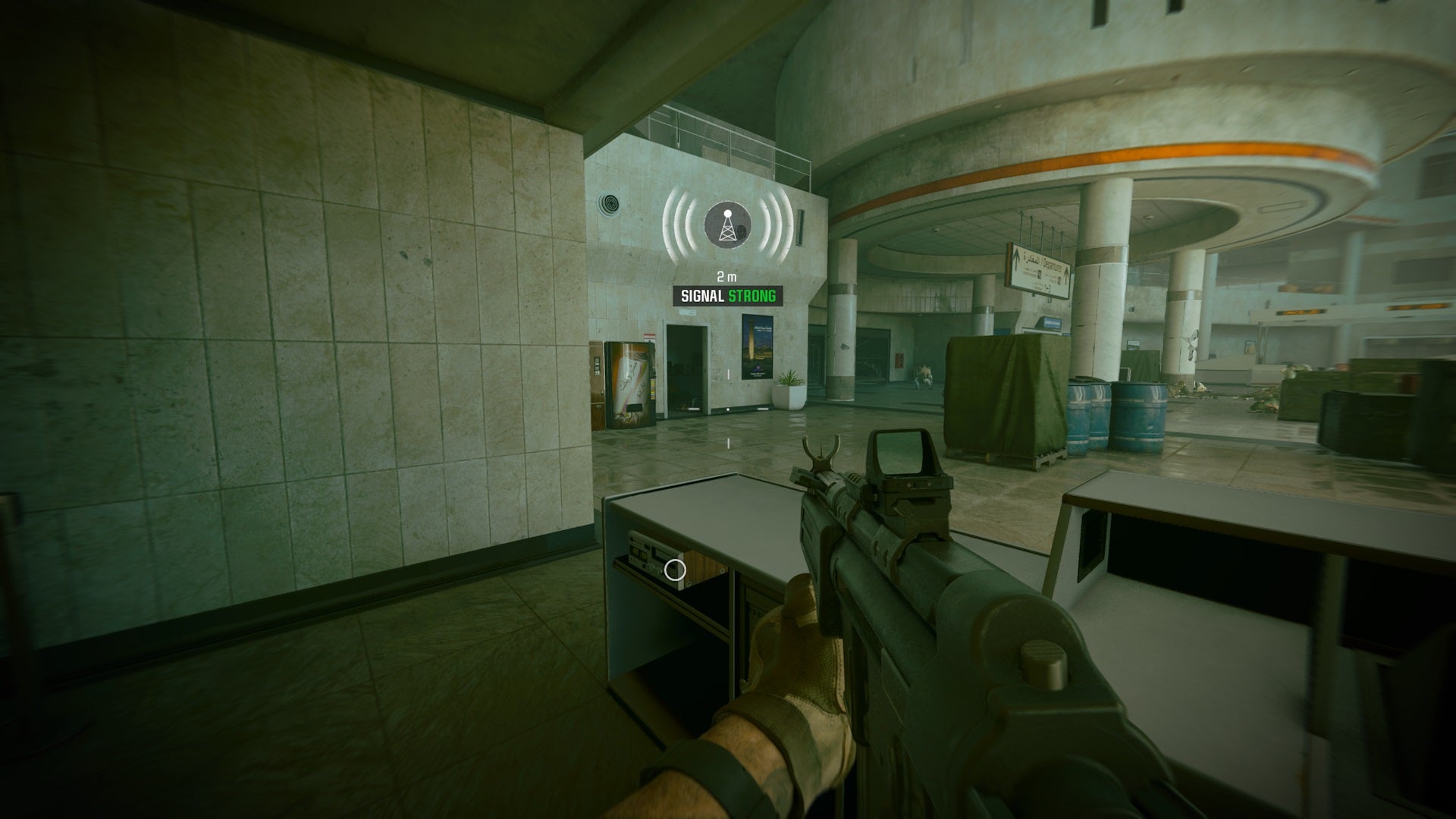
Task: Click the small switch panel beside the doorway
Action: pos(728,374)
